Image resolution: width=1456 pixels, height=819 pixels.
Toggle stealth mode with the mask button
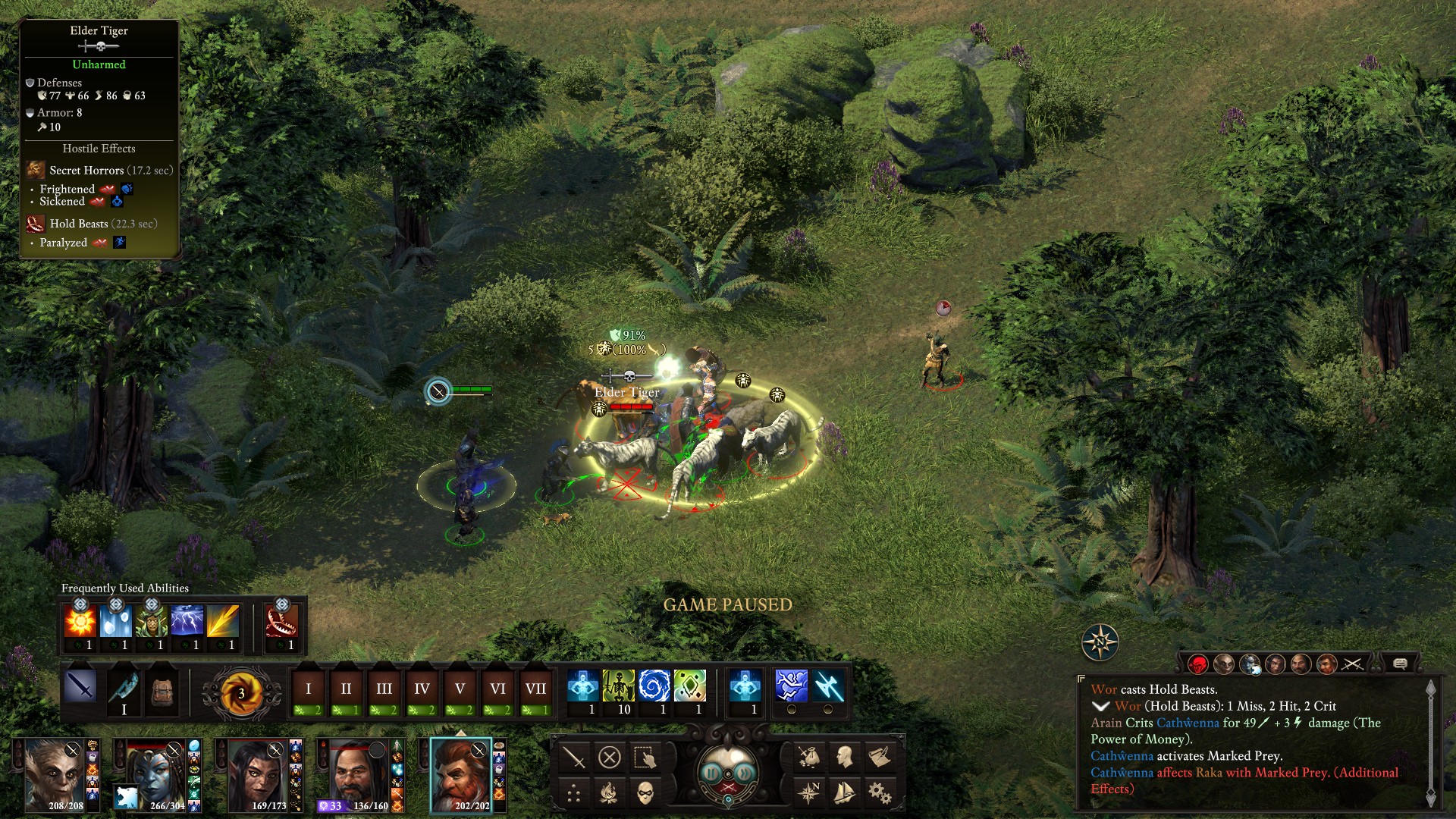point(645,793)
